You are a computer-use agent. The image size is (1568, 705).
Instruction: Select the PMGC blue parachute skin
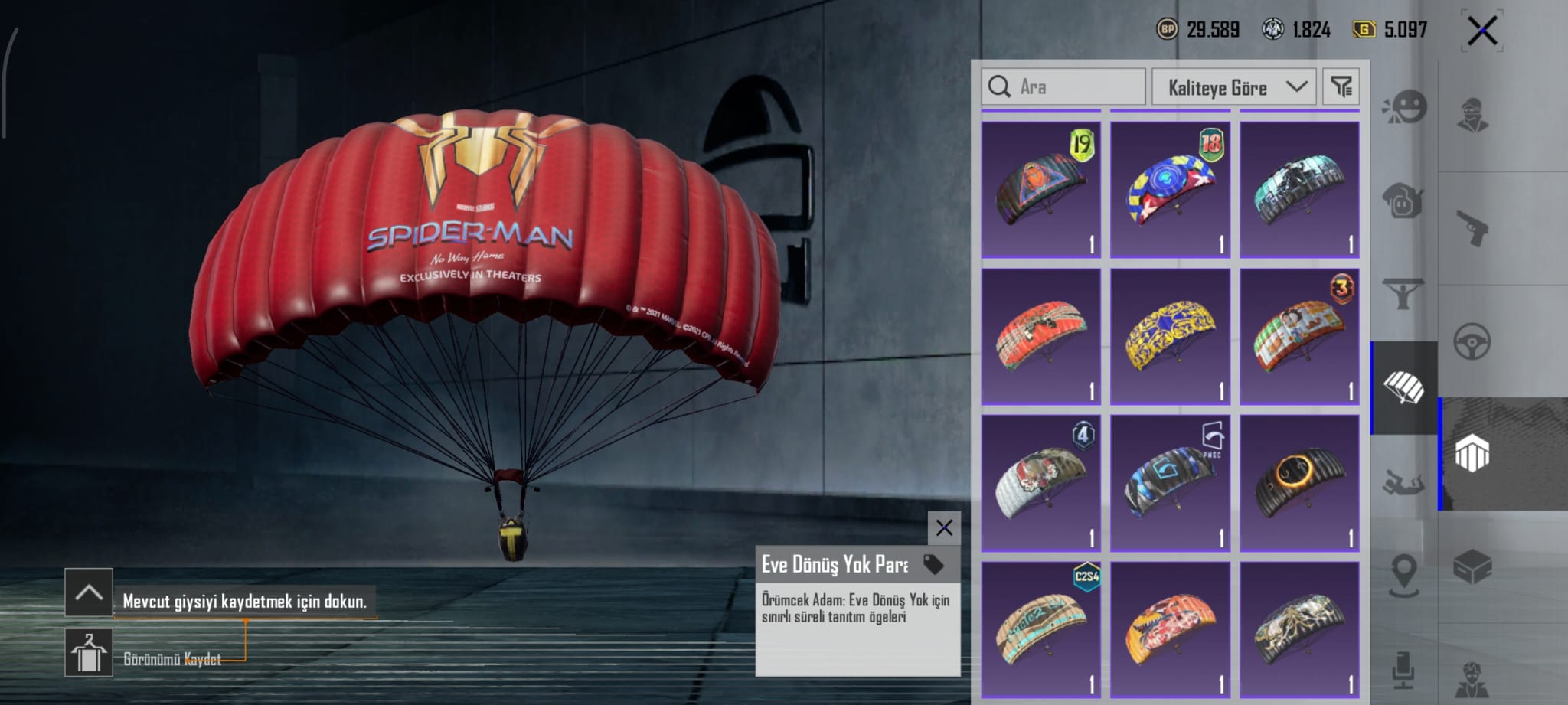point(1170,483)
